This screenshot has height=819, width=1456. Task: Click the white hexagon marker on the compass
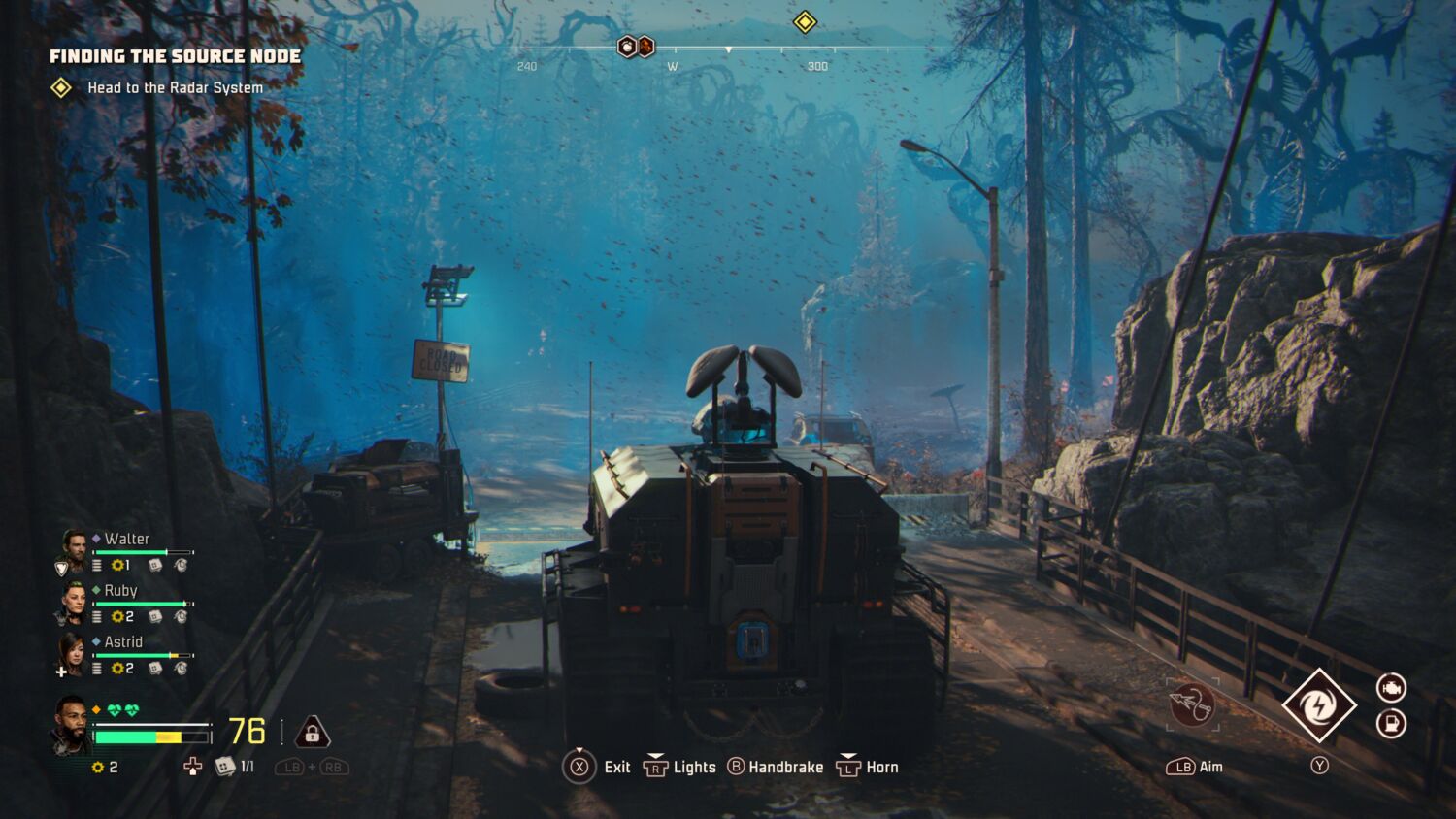coord(627,47)
